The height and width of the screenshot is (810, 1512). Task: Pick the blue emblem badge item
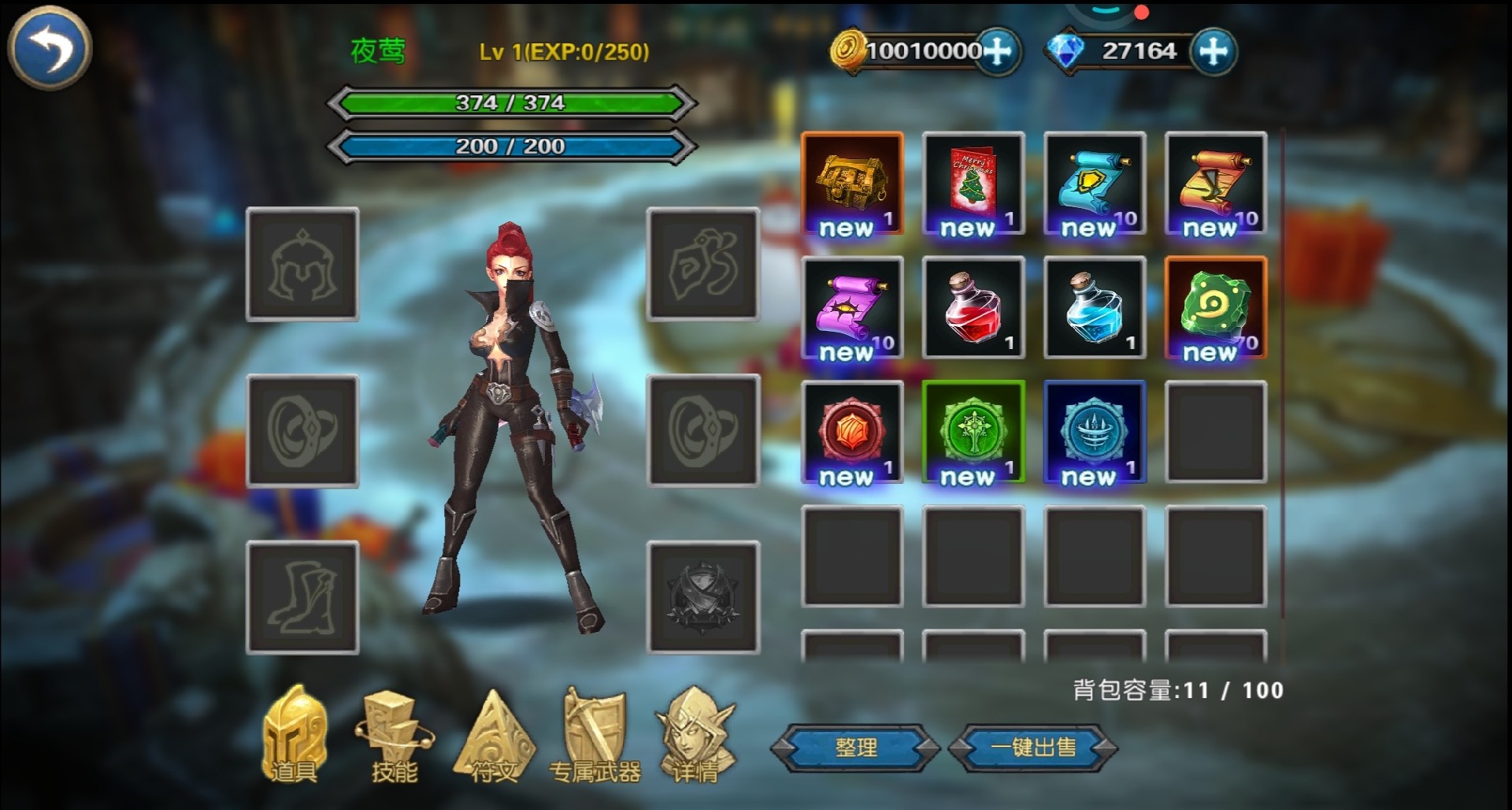point(1095,433)
